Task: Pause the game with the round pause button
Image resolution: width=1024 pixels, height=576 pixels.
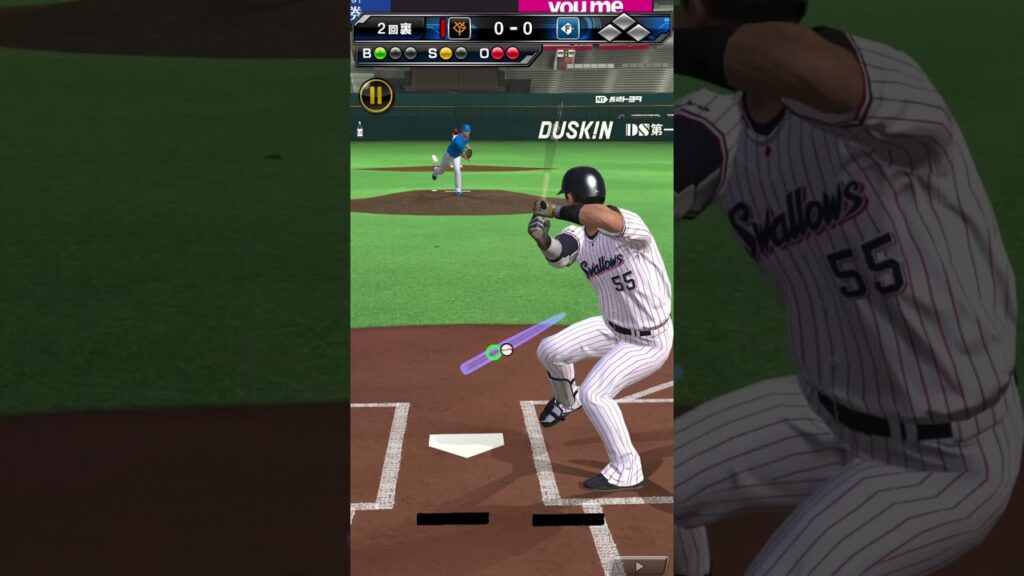Action: click(376, 96)
